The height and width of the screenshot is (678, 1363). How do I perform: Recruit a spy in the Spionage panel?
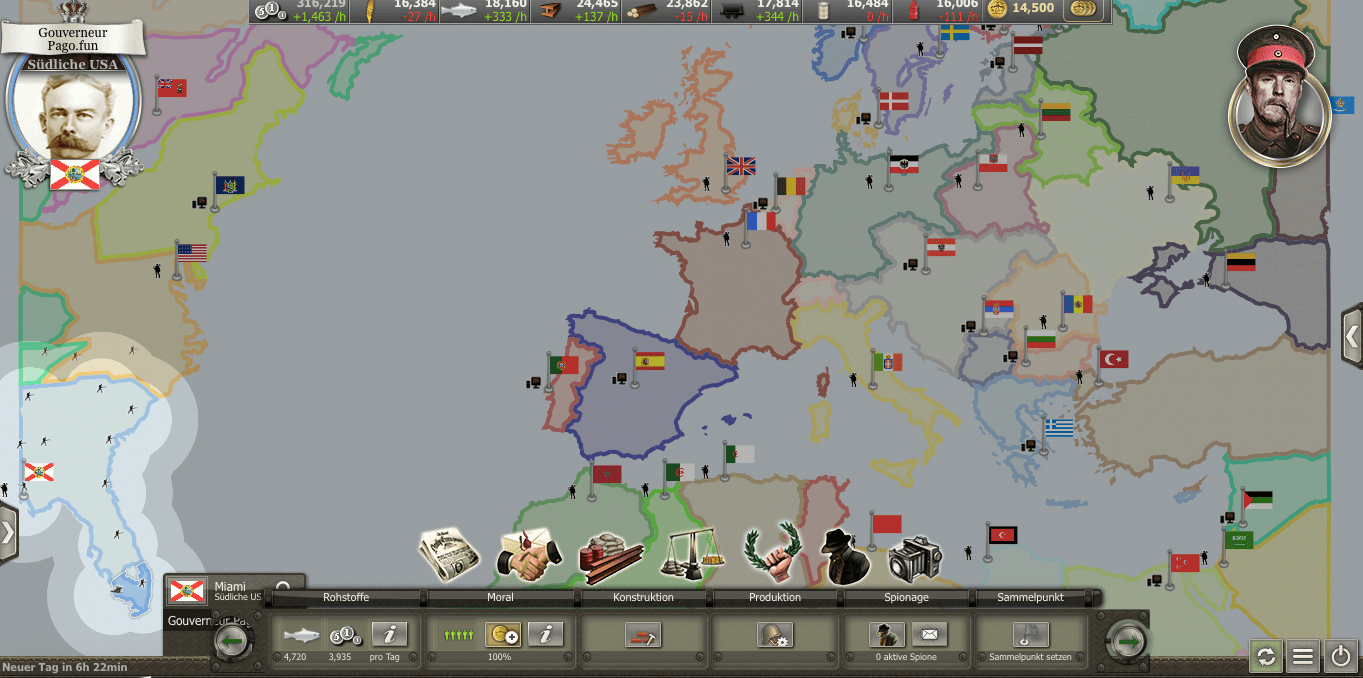coord(886,635)
